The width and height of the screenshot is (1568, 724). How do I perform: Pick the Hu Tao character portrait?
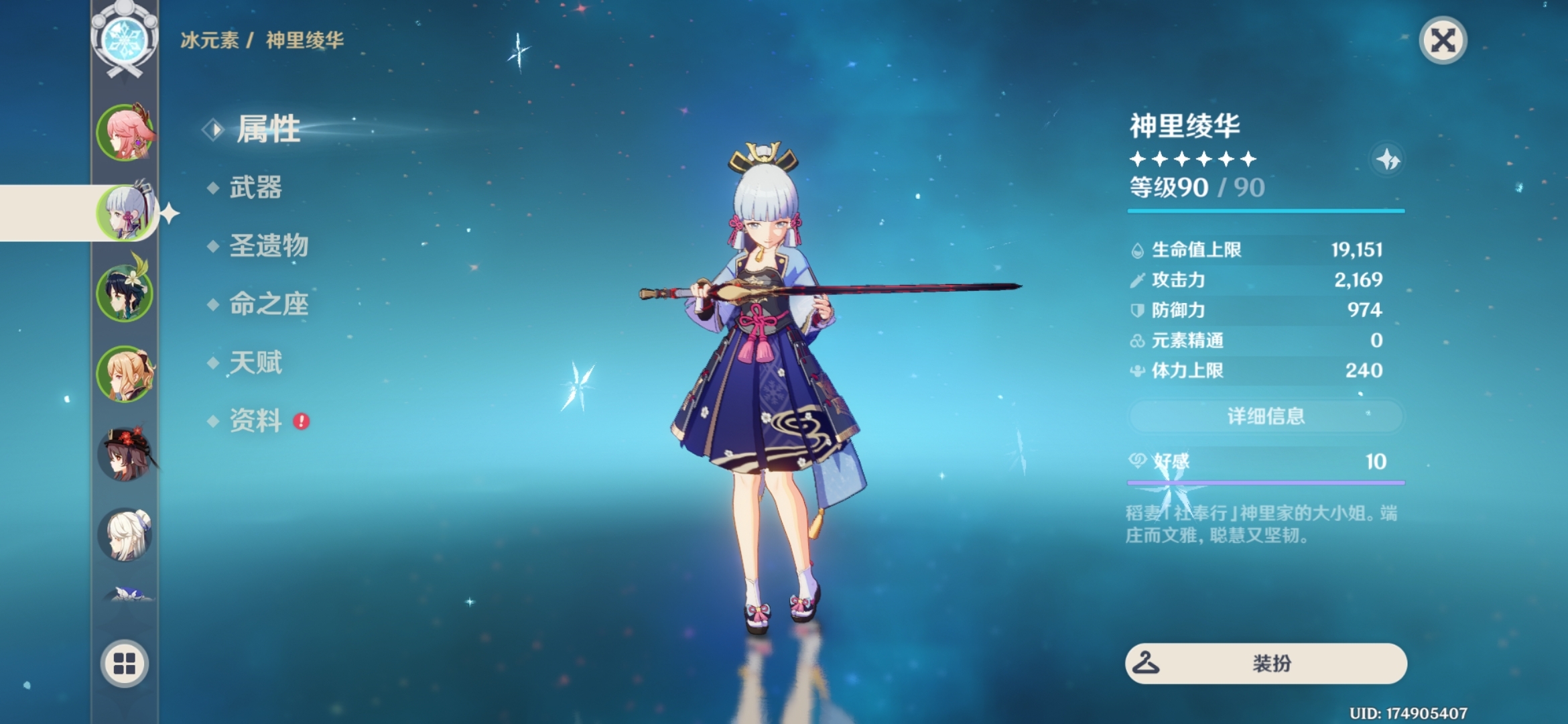(x=125, y=454)
